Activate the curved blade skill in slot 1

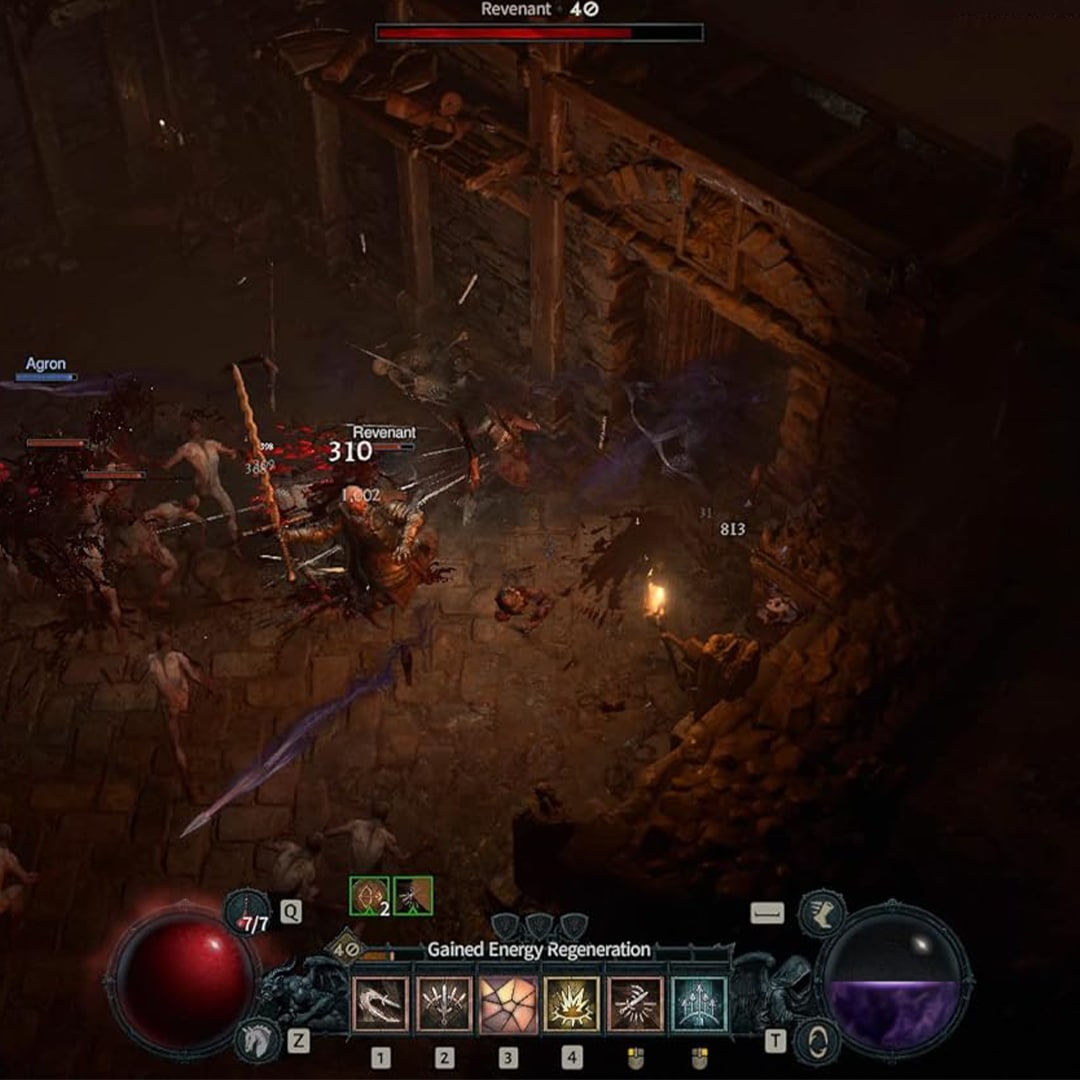coord(380,1004)
